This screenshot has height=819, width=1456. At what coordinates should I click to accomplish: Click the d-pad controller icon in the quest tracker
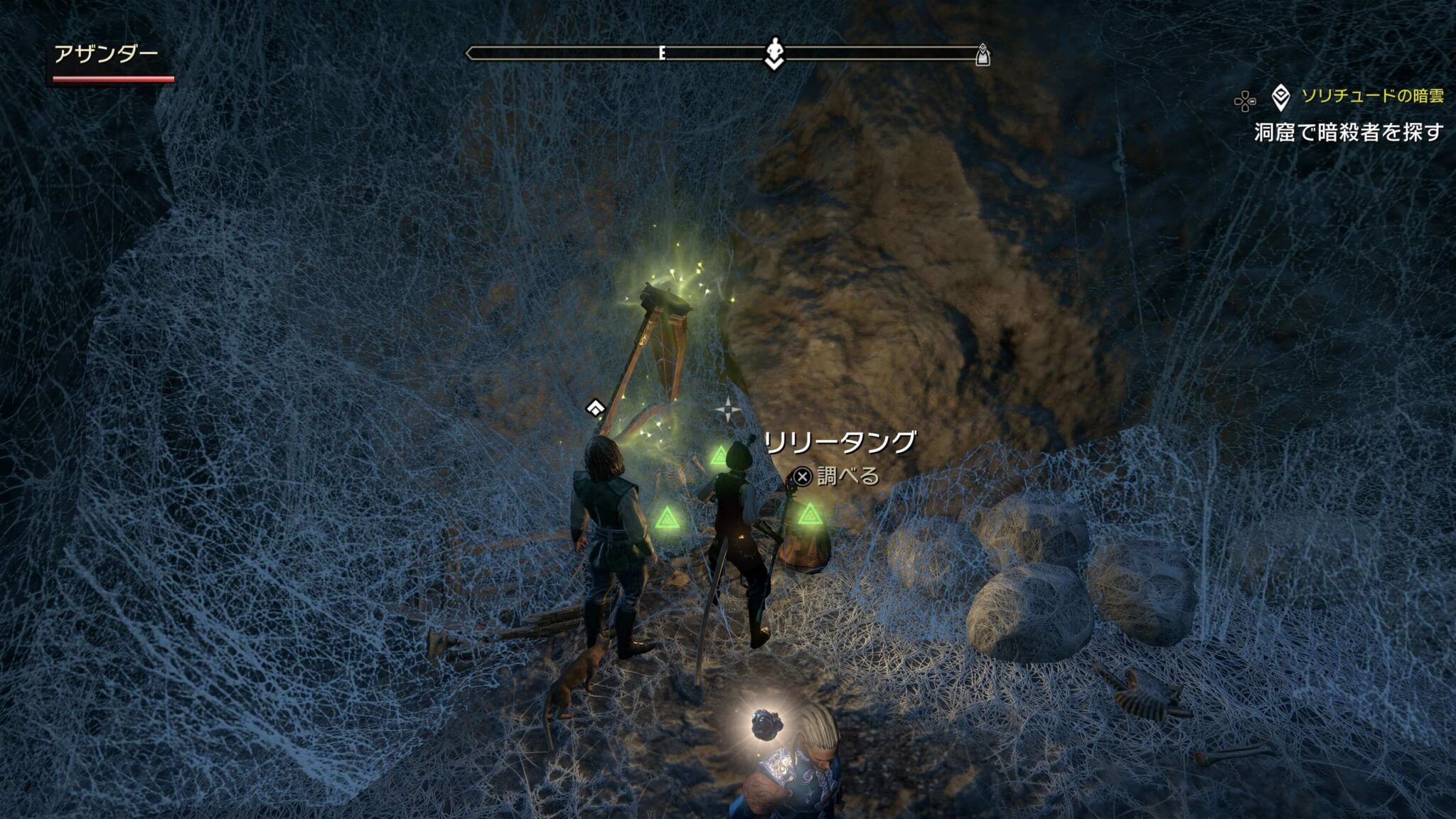click(1246, 100)
